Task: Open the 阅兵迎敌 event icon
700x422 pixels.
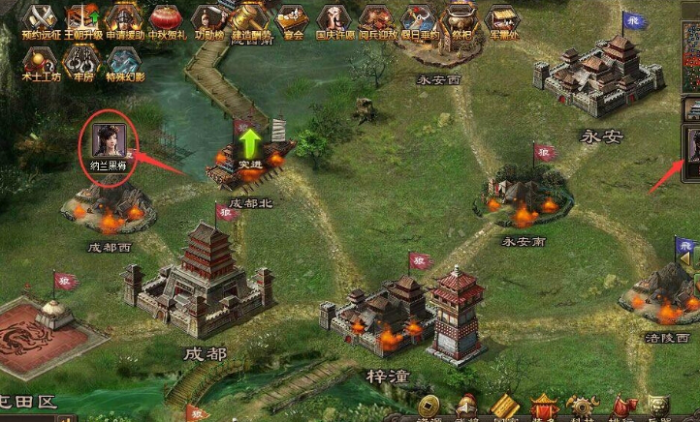Action: click(x=376, y=17)
